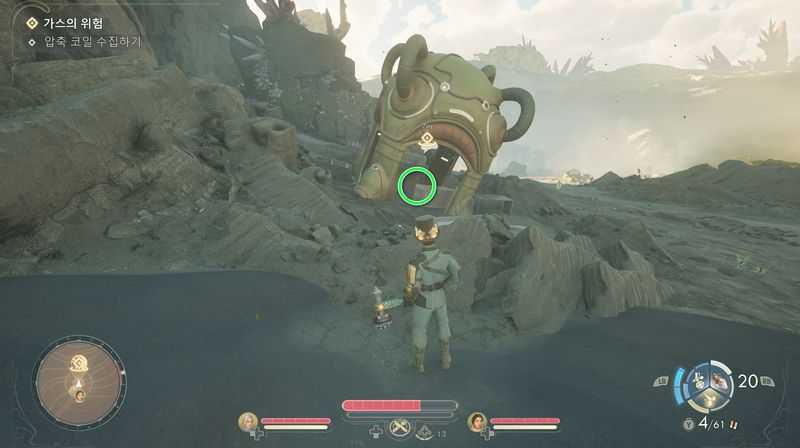Select the left companion portrait
Viewport: 800px width, 448px height.
246,422
